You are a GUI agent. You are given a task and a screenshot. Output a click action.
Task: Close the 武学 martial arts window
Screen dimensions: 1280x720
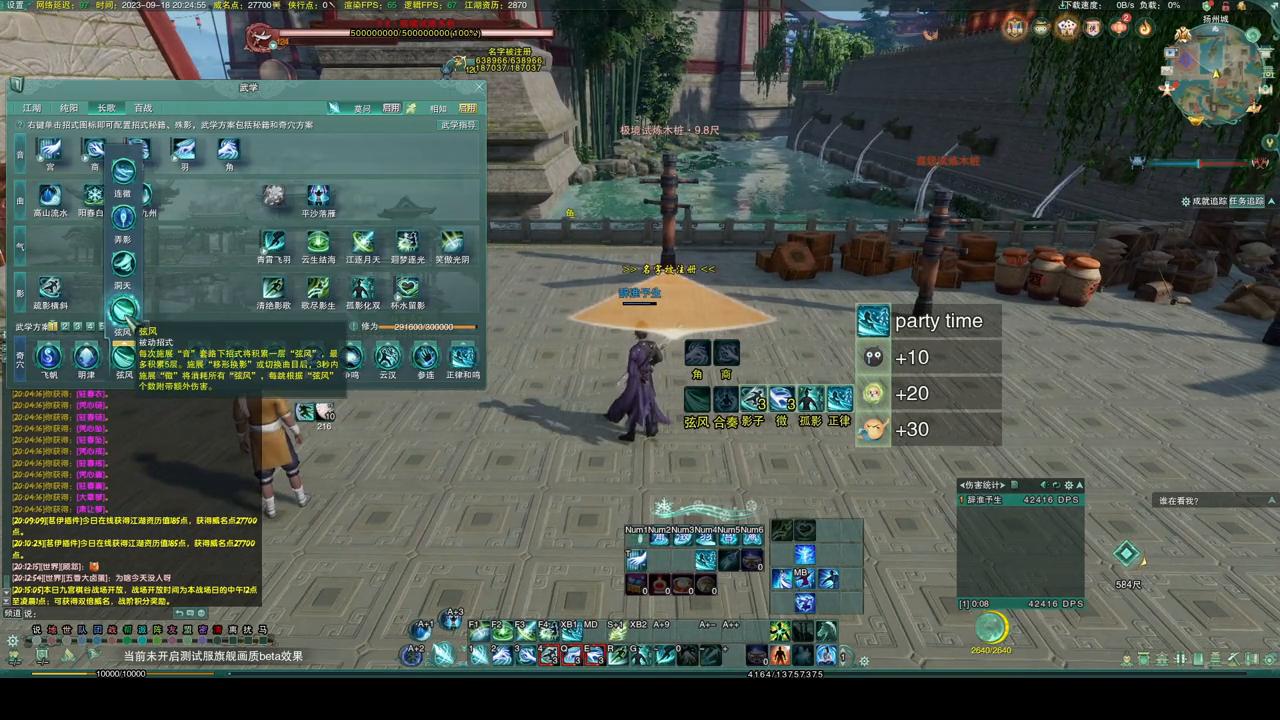point(479,87)
